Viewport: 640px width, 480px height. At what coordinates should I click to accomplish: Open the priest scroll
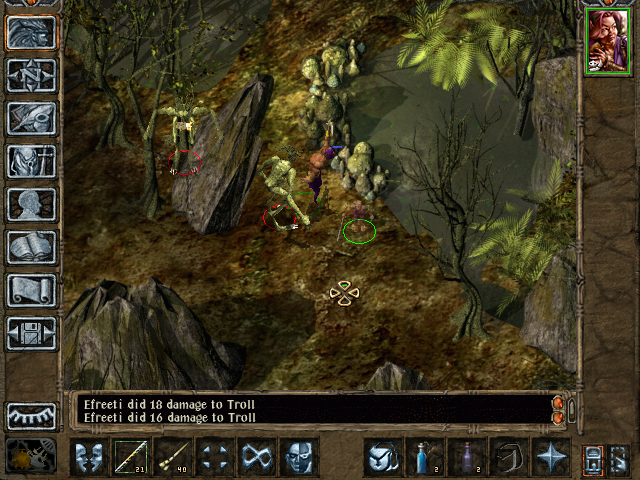pos(31,290)
